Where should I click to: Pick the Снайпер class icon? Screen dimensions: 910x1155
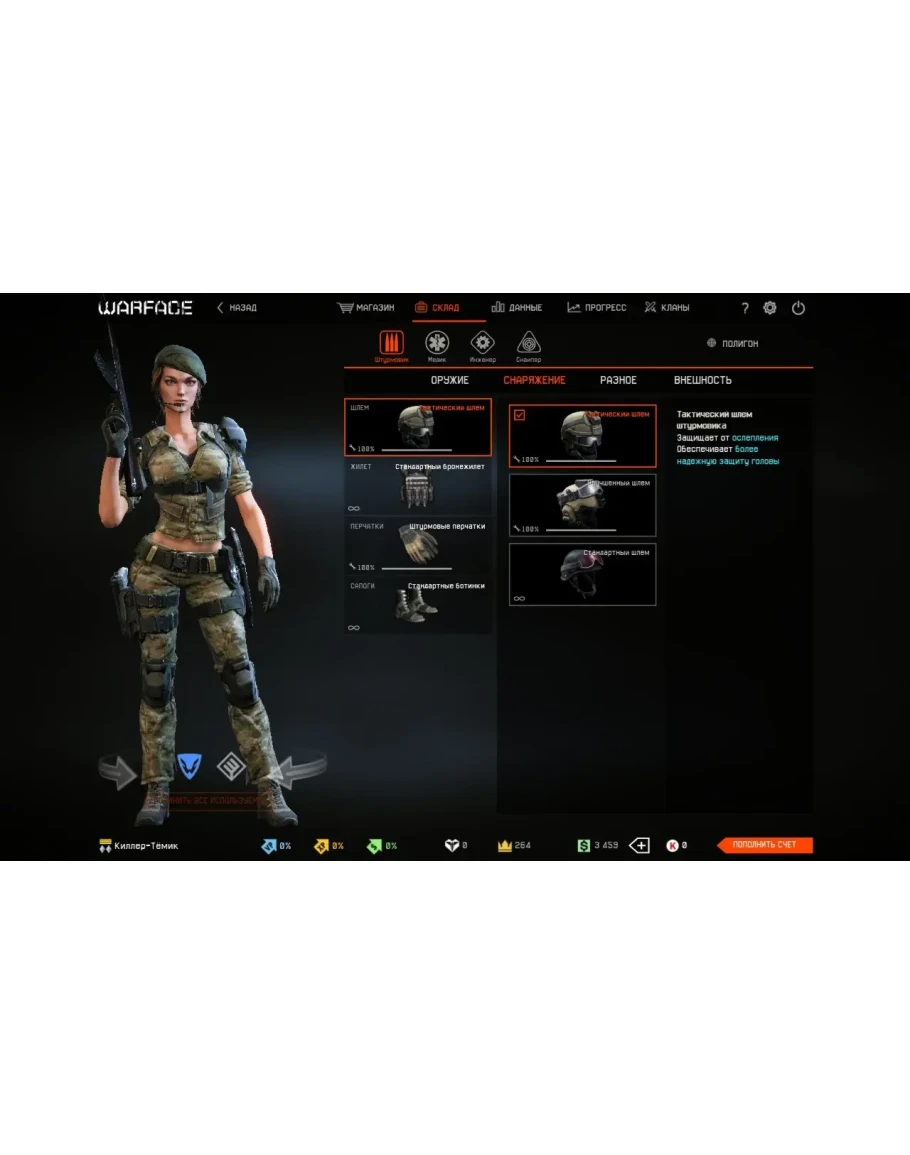(529, 344)
